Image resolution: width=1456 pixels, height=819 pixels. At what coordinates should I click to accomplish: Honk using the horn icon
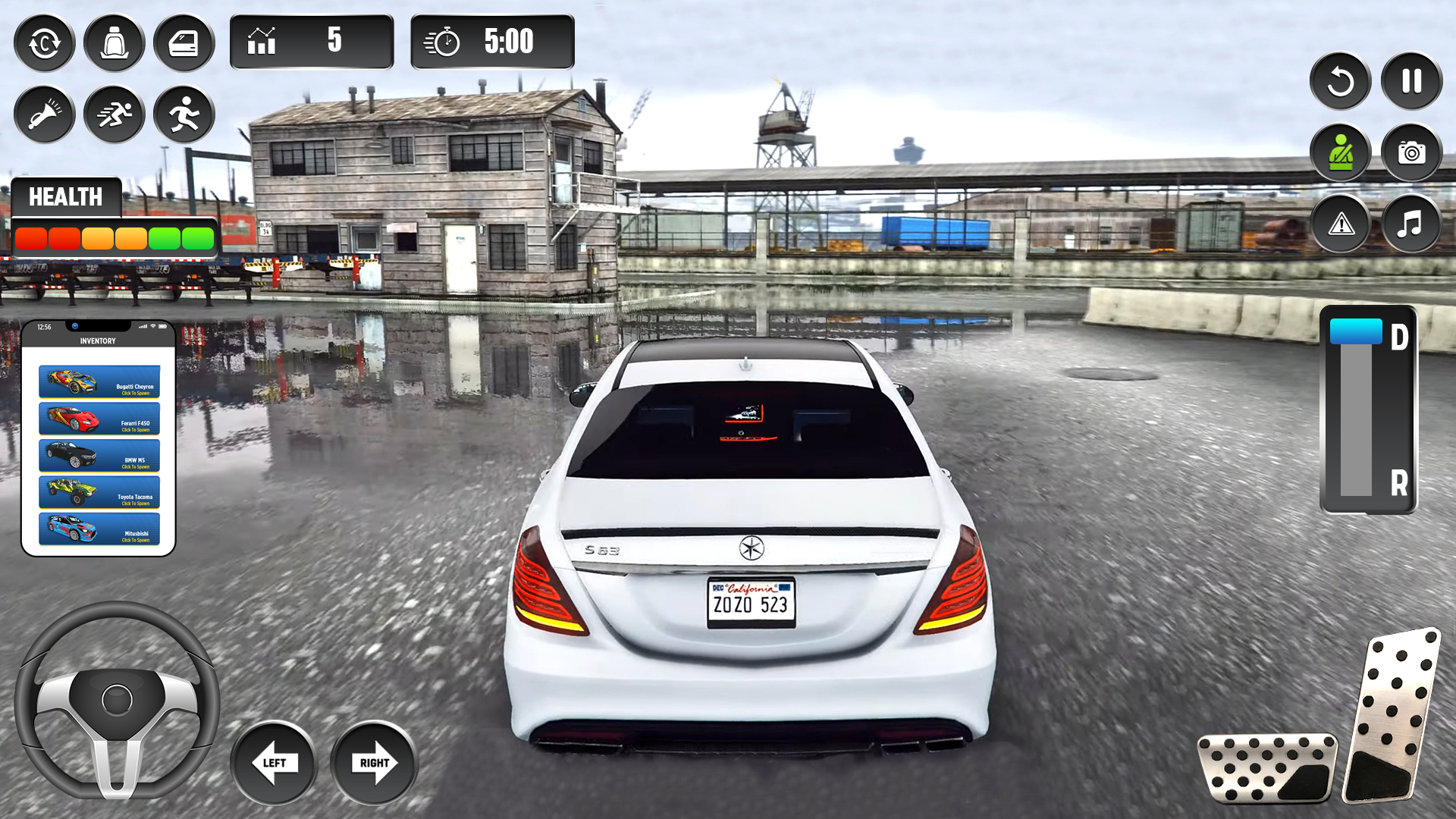click(x=44, y=114)
